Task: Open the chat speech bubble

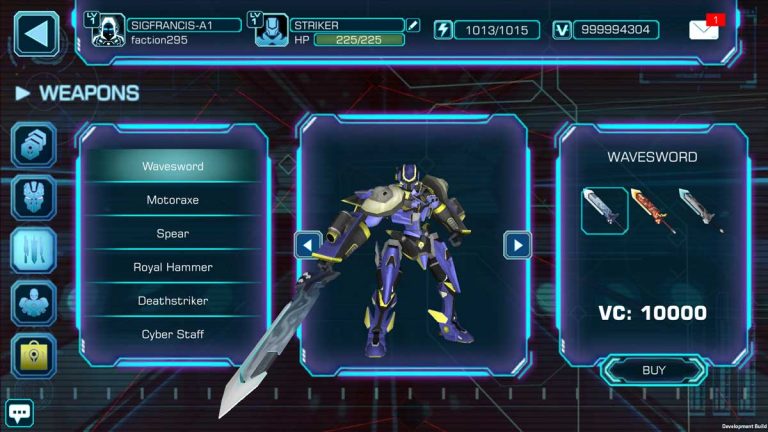Action: 20,412
